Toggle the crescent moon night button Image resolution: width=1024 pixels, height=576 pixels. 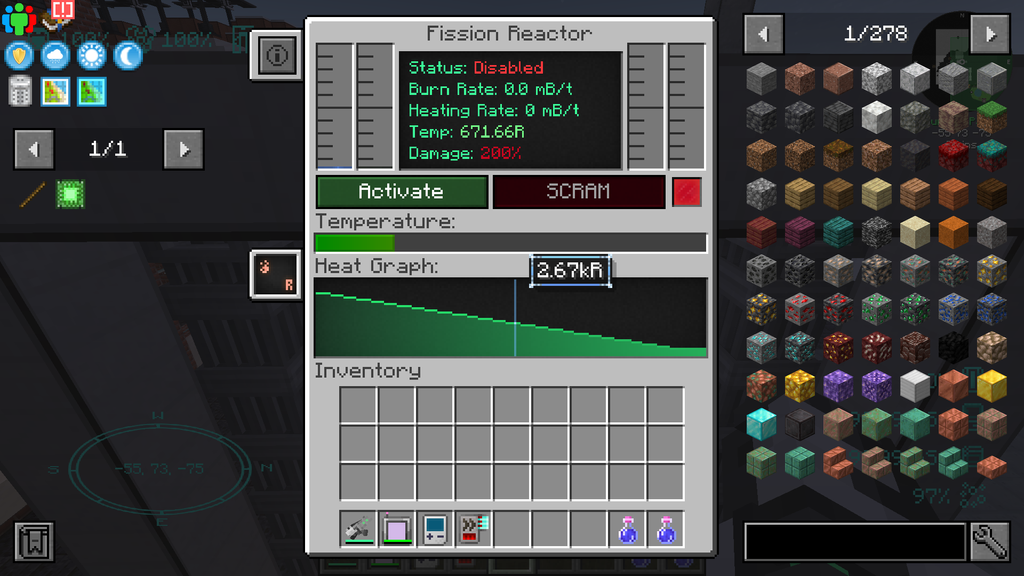[x=128, y=56]
